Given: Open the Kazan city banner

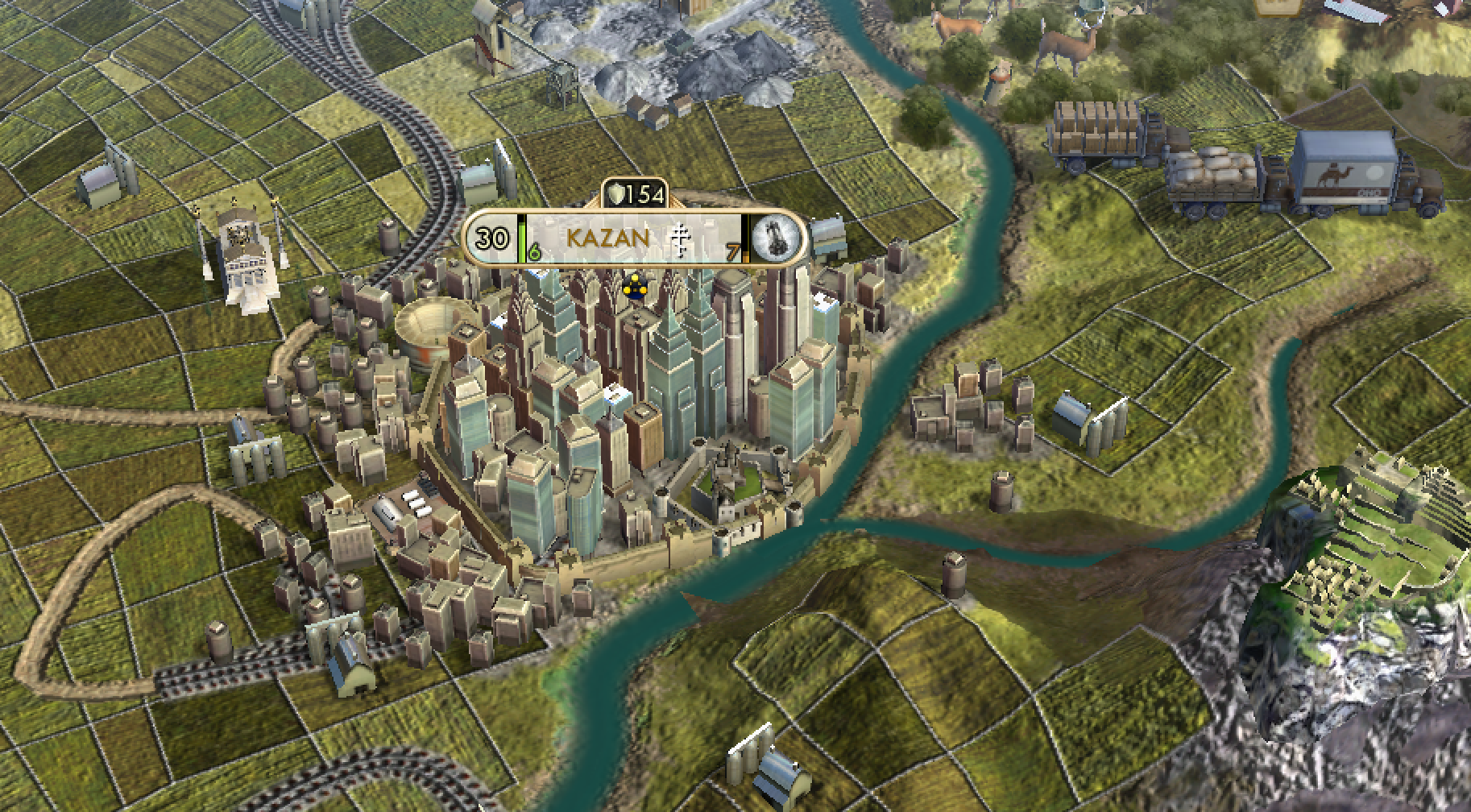Looking at the screenshot, I should tap(607, 238).
